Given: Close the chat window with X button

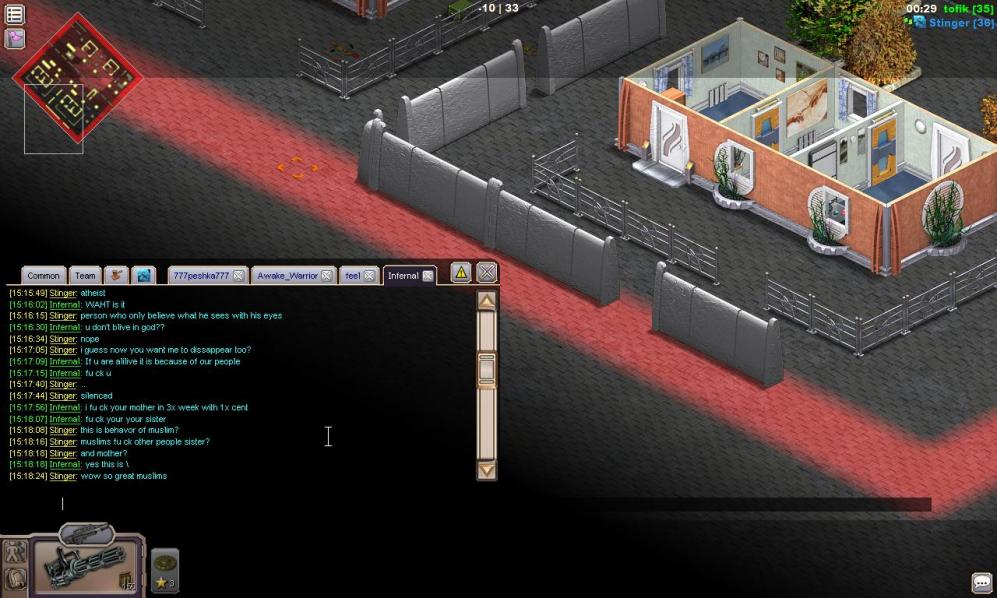Looking at the screenshot, I should click(x=486, y=272).
